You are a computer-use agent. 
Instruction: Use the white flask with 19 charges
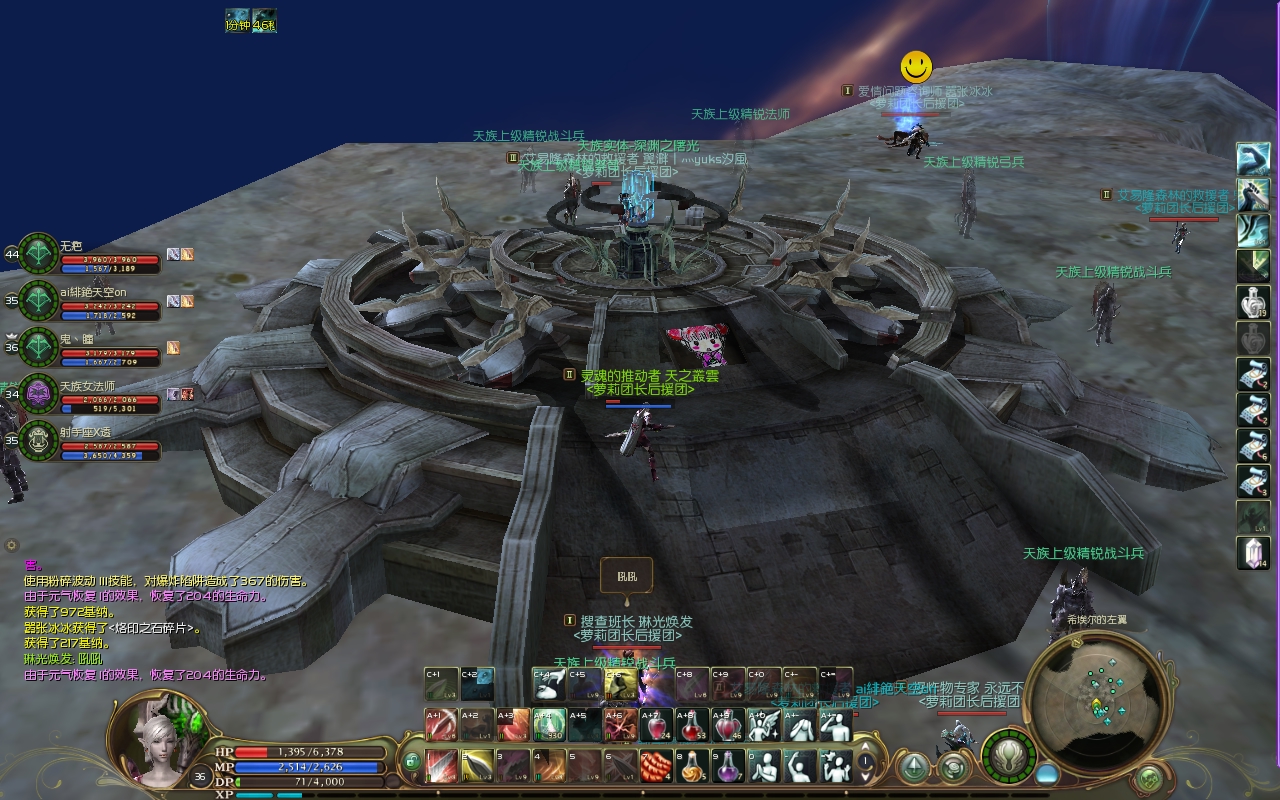point(1253,301)
